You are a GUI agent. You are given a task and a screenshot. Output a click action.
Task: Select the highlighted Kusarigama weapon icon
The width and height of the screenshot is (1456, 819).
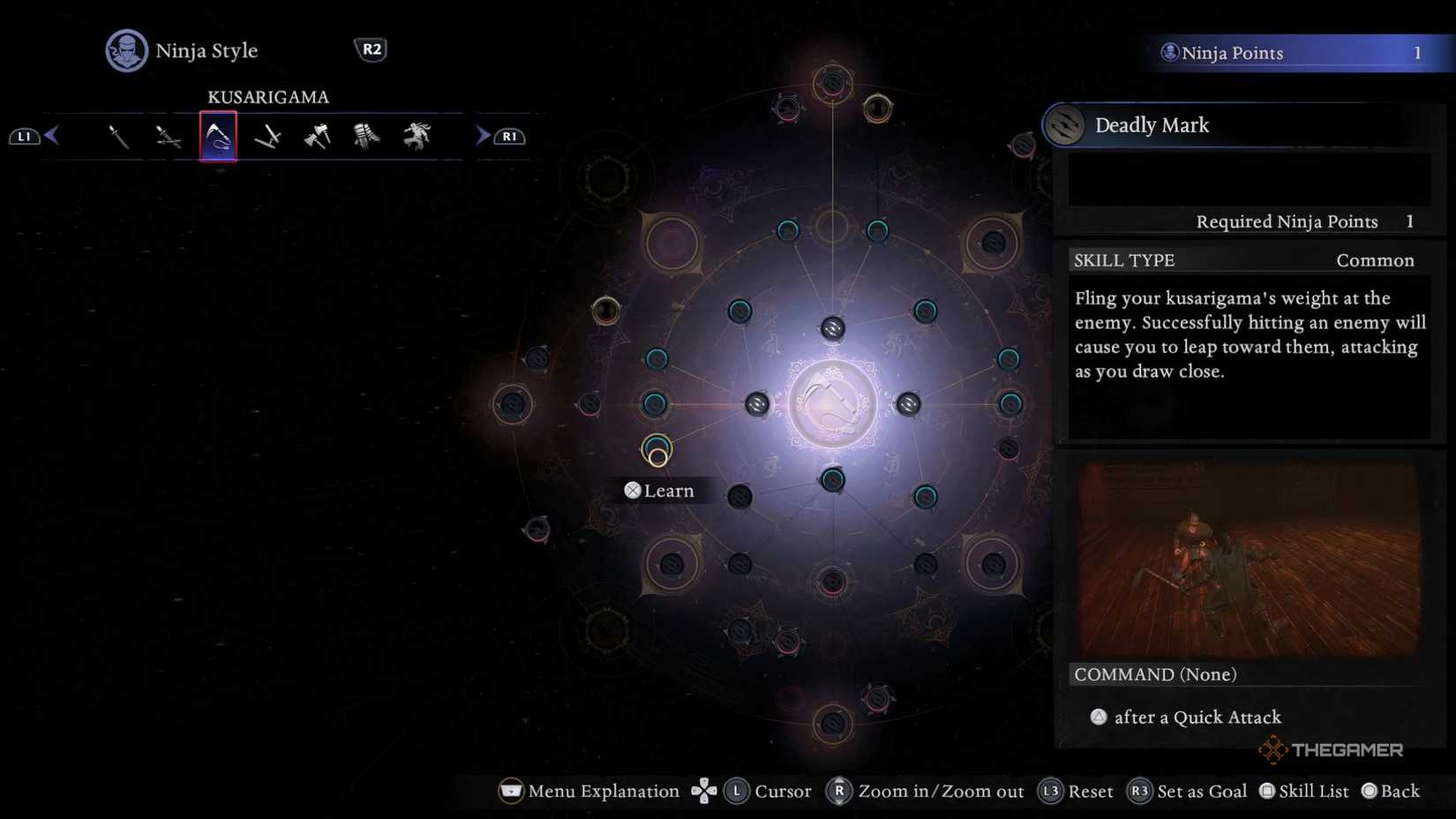pos(218,135)
